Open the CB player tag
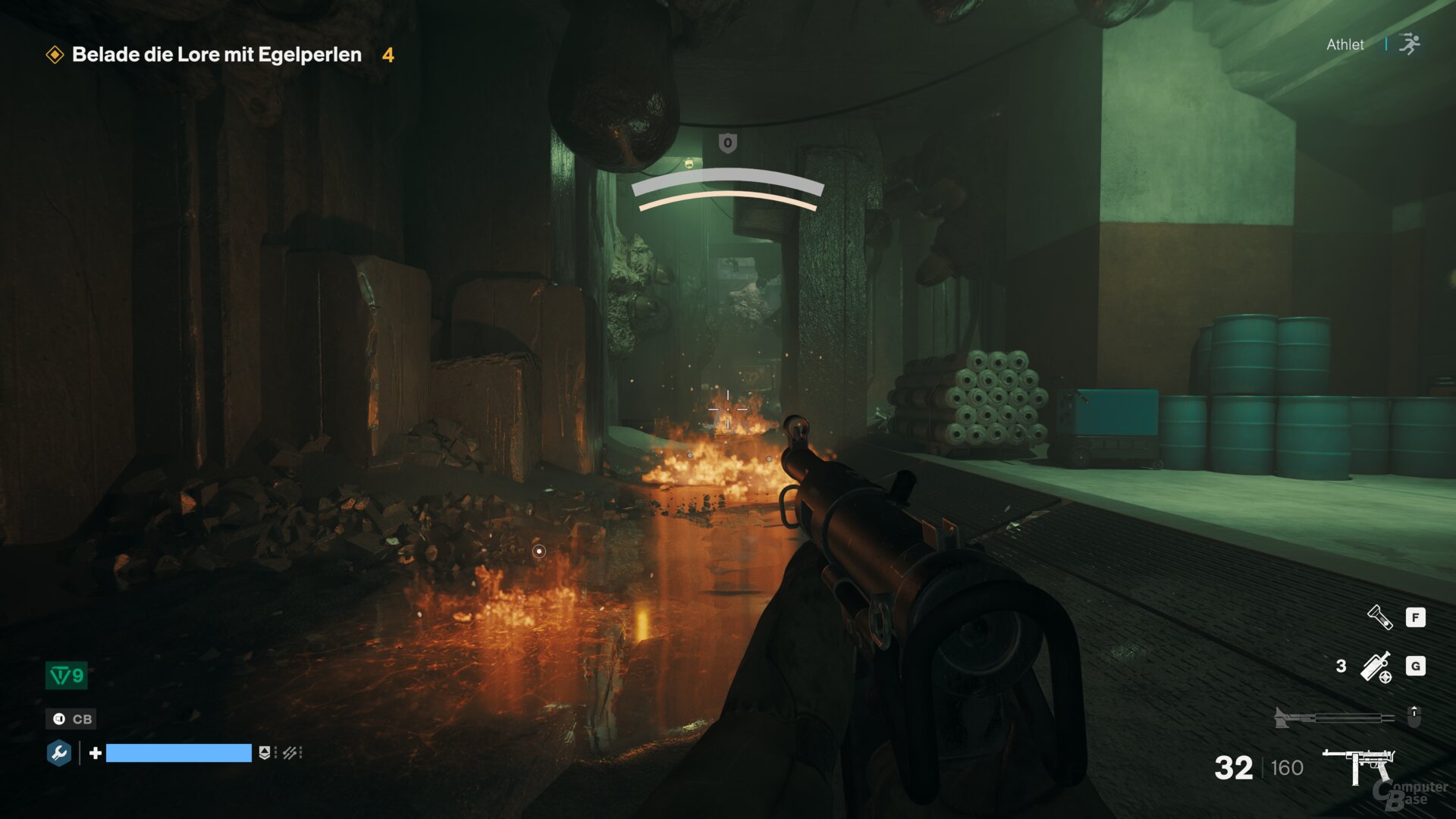Screen dimensions: 1456x819 point(72,719)
